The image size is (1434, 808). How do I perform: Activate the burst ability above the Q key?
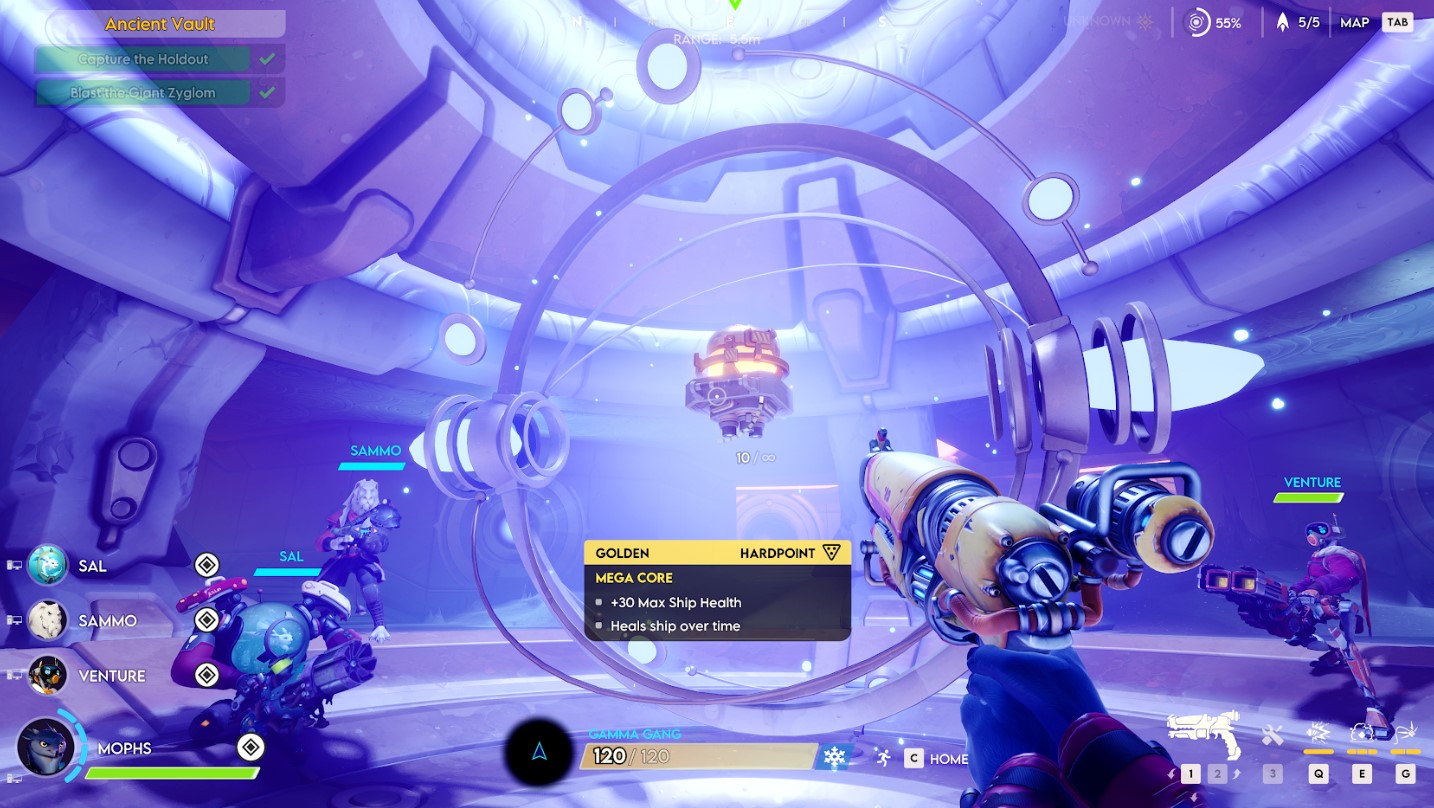coord(1318,733)
